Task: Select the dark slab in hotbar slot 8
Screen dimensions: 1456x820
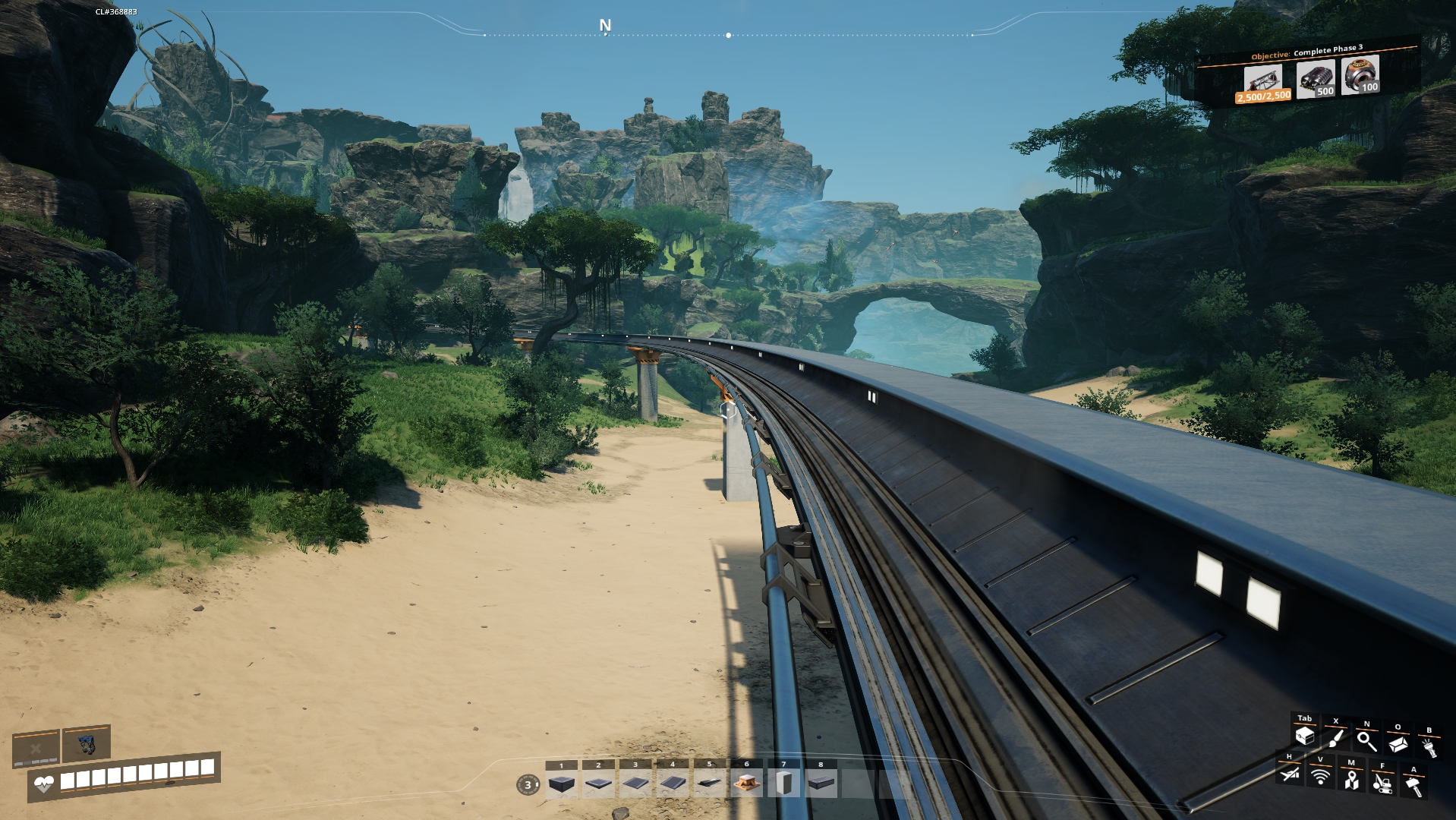Action: tap(820, 784)
